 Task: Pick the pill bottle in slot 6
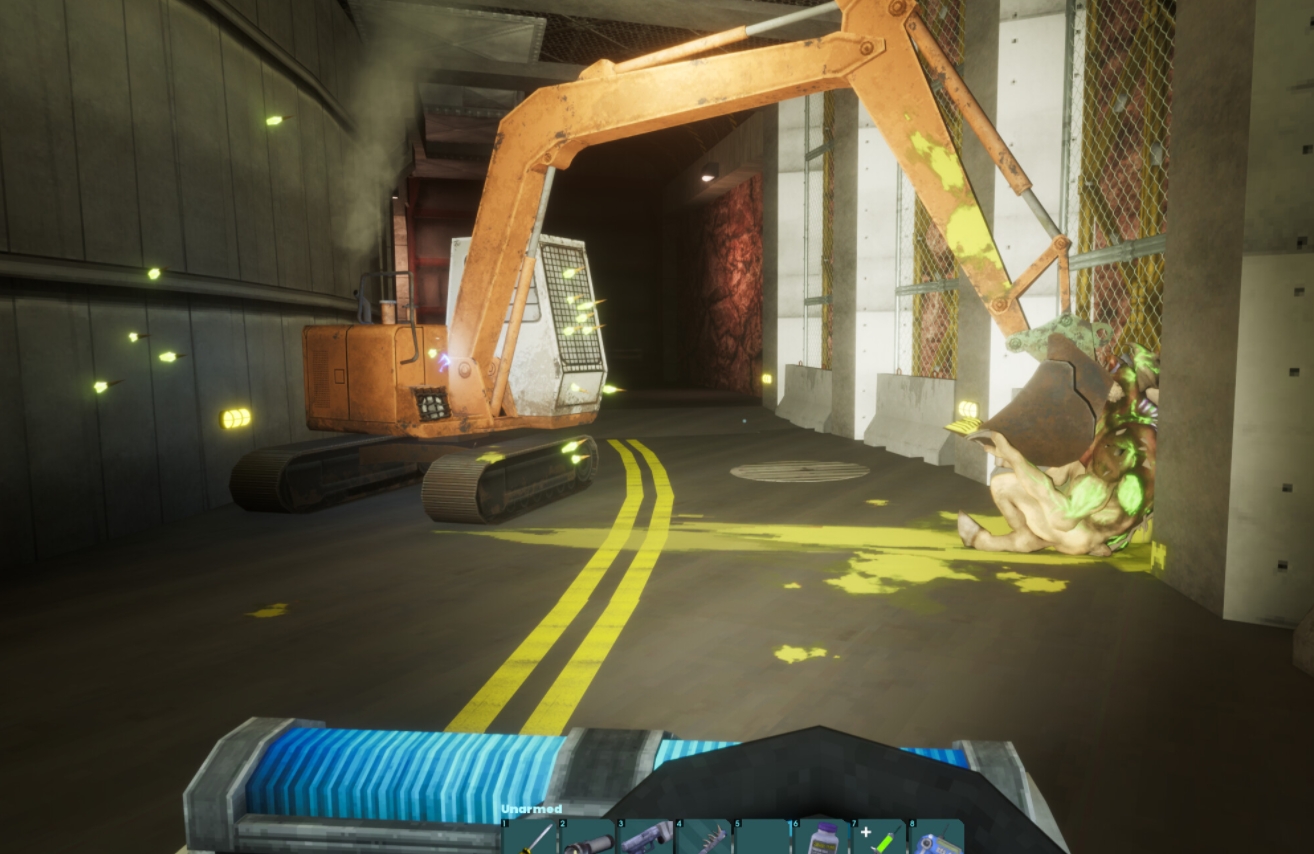pyautogui.click(x=820, y=838)
